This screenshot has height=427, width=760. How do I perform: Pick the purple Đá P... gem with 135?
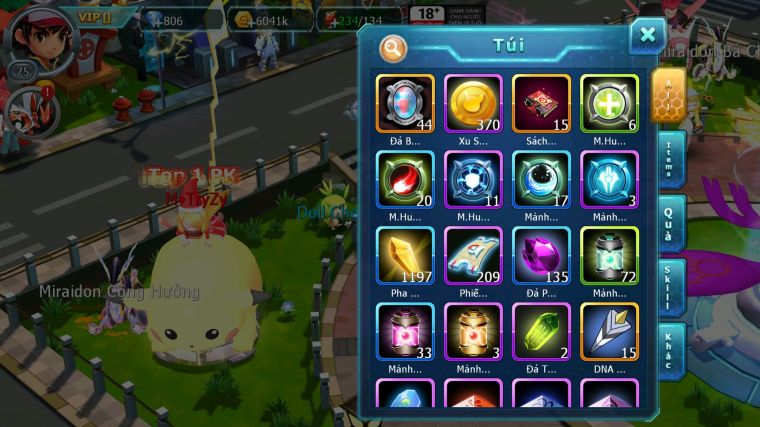coord(541,256)
